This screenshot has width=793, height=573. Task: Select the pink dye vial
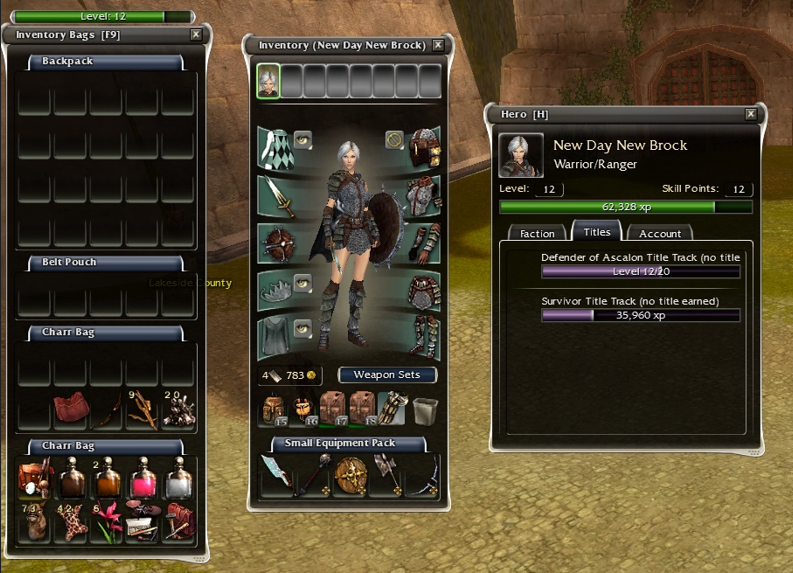tap(143, 477)
